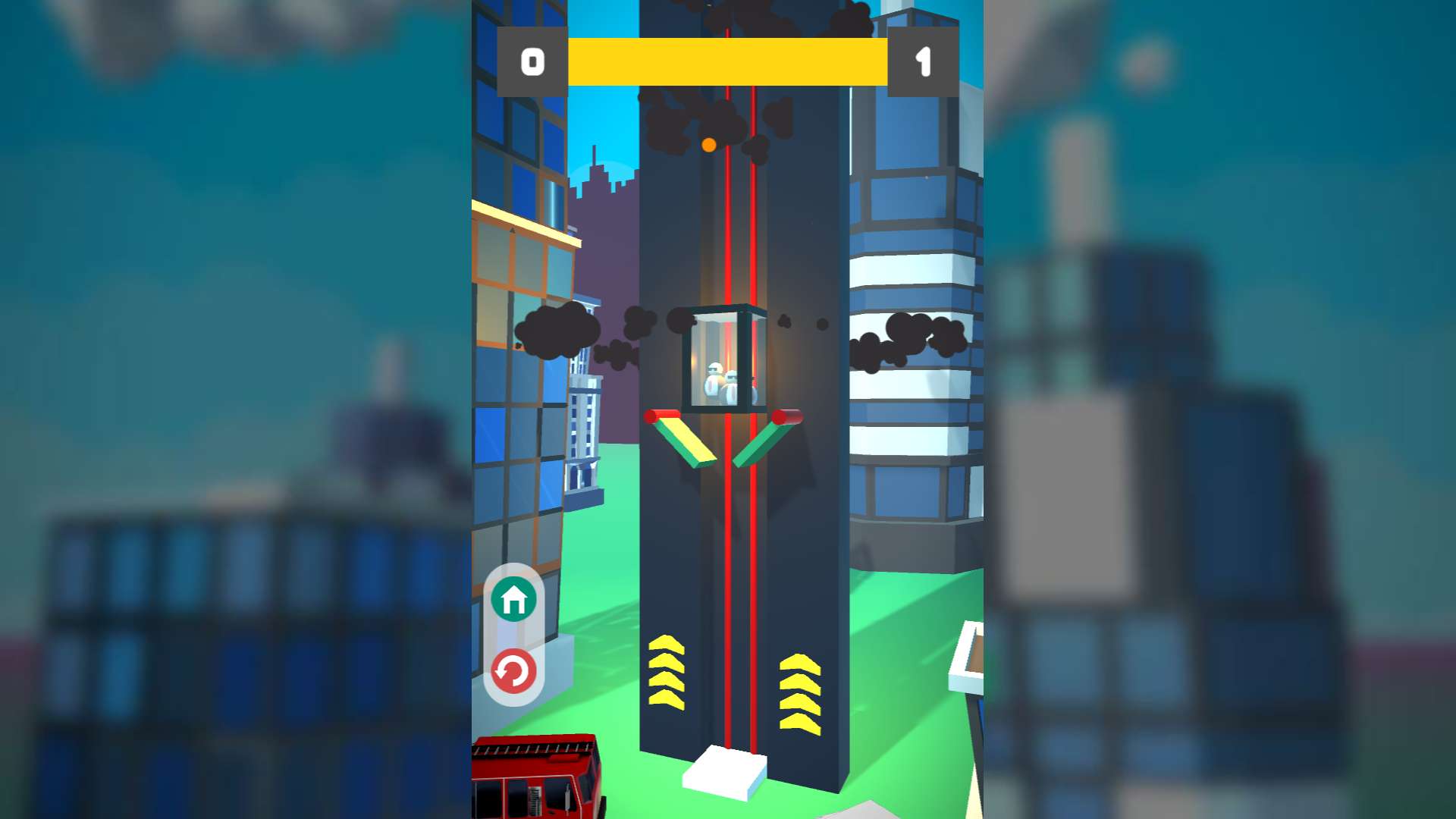
Task: Return to the home screen
Action: tap(514, 599)
